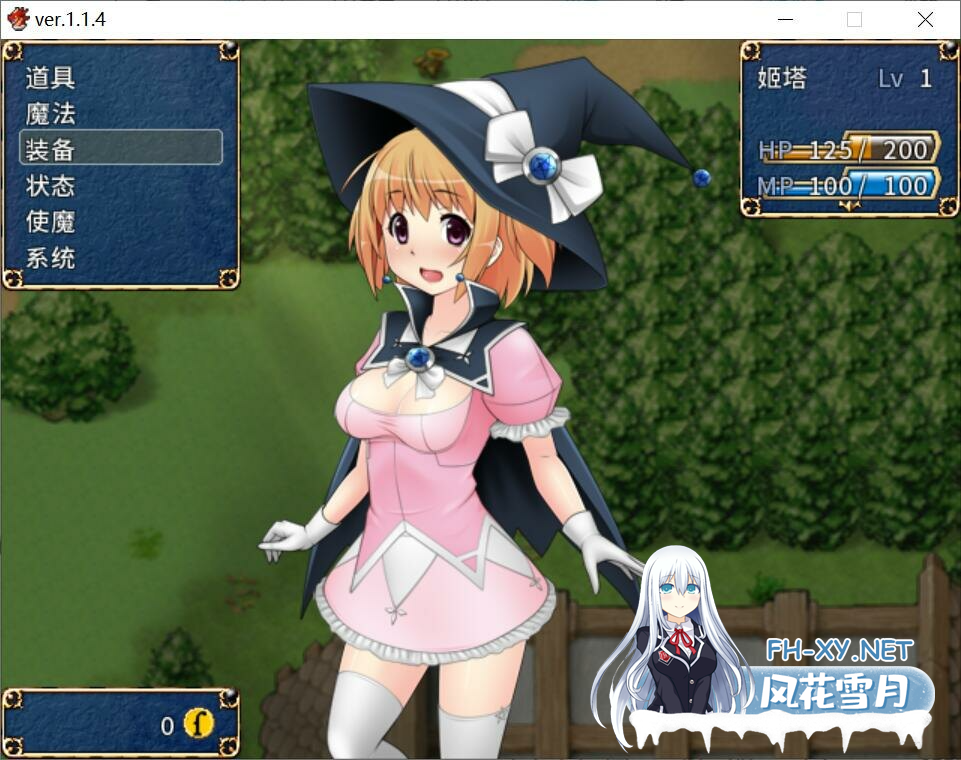Select the 魔法 magic entry
The image size is (961, 760).
pos(51,113)
